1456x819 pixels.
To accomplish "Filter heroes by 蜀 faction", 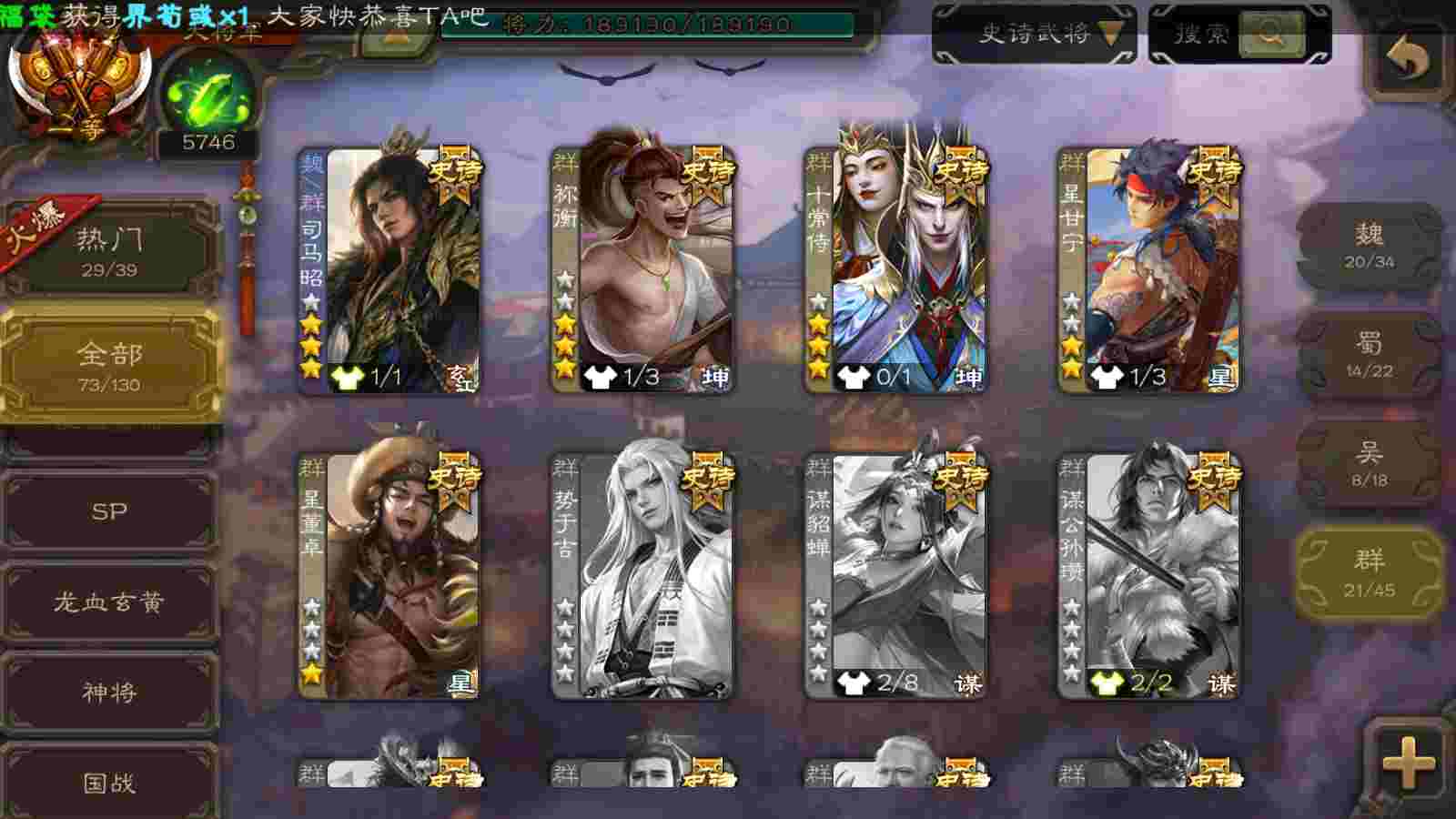I will coord(1369,355).
